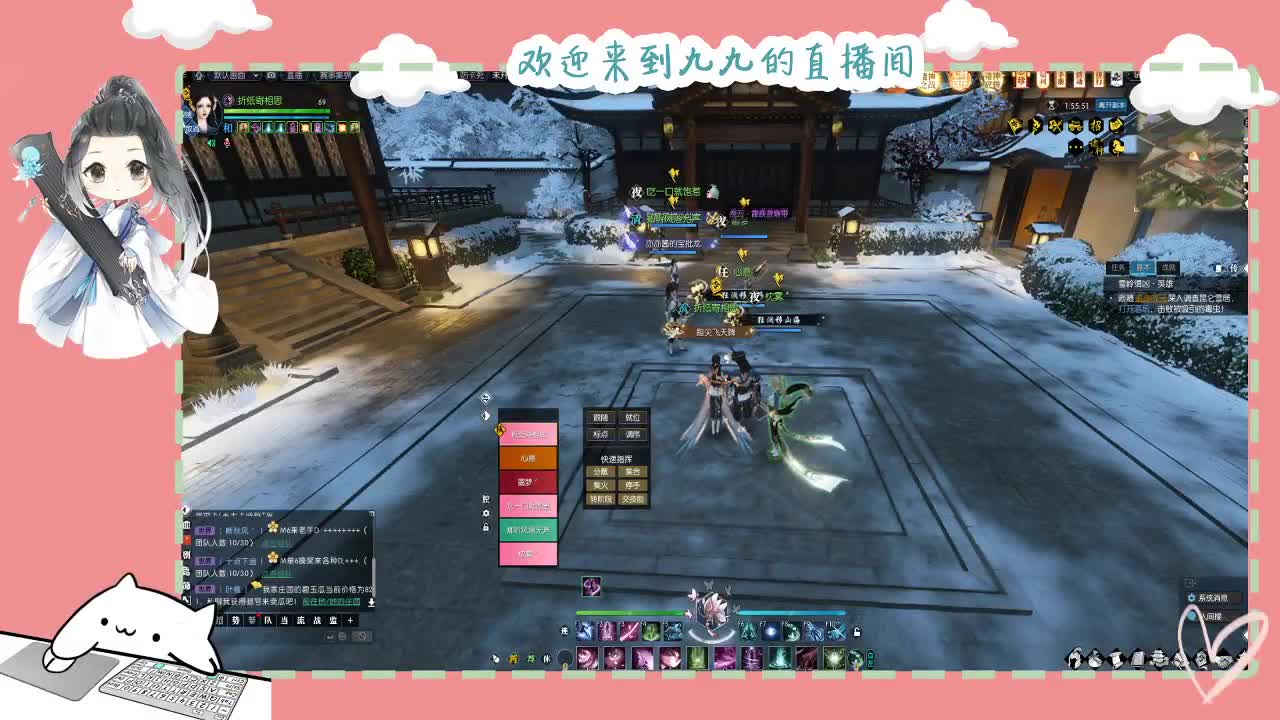
Task: Click the + to add a new chat tab
Action: click(349, 621)
